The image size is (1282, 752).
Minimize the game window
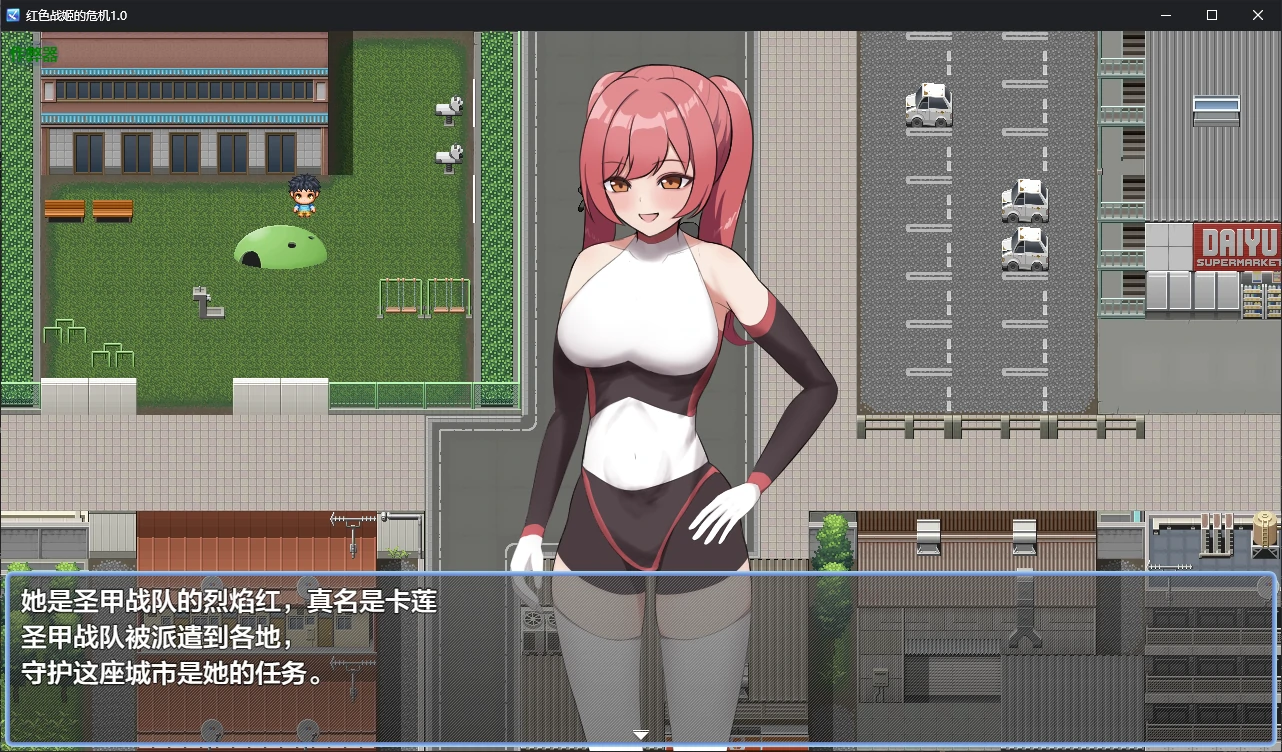[1166, 15]
